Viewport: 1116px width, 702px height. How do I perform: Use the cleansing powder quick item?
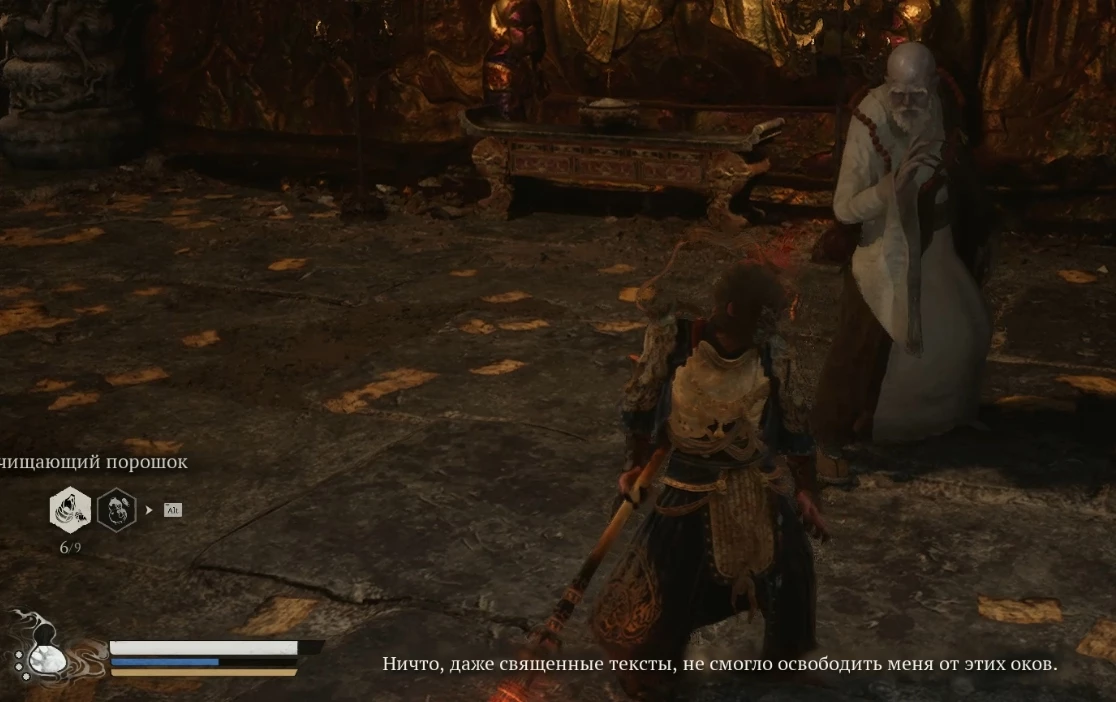coord(70,510)
